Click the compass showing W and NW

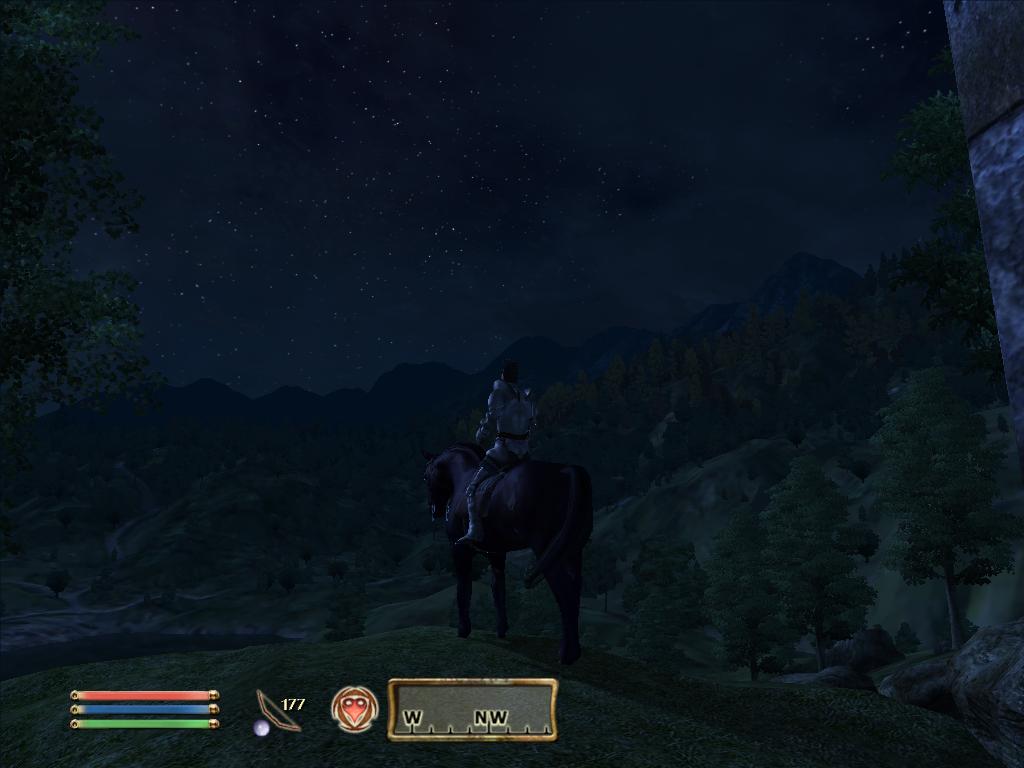(472, 709)
